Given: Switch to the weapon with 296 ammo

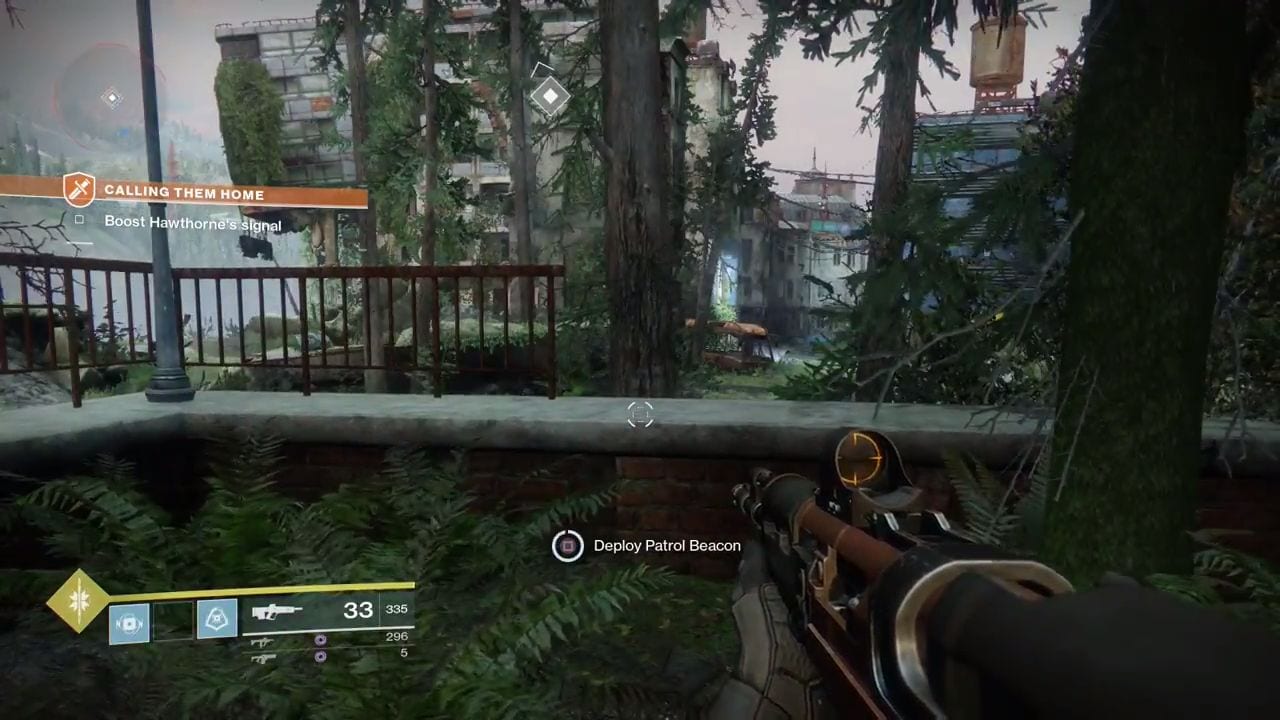Looking at the screenshot, I should (262, 641).
